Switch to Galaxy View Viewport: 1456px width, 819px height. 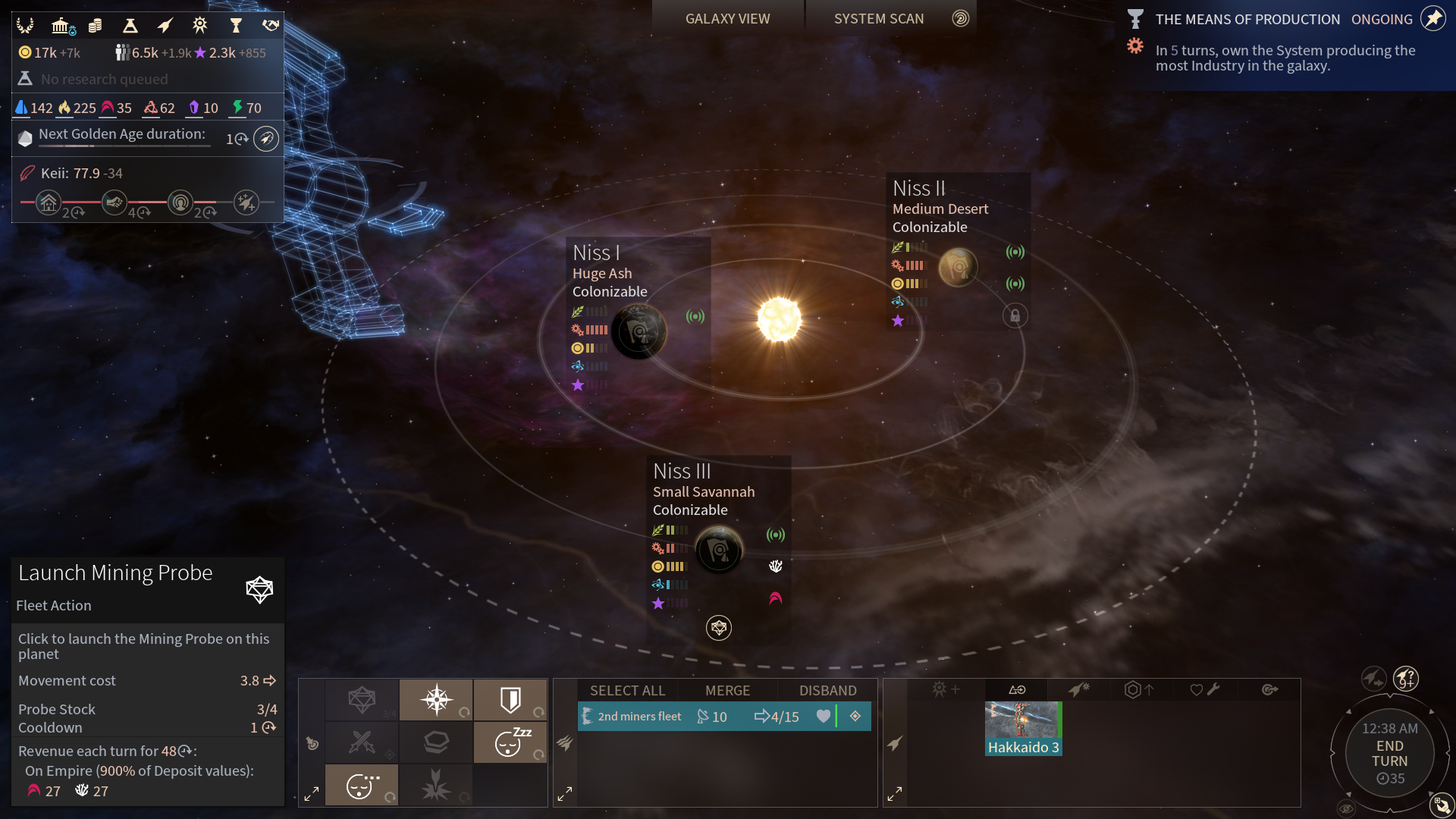click(727, 19)
